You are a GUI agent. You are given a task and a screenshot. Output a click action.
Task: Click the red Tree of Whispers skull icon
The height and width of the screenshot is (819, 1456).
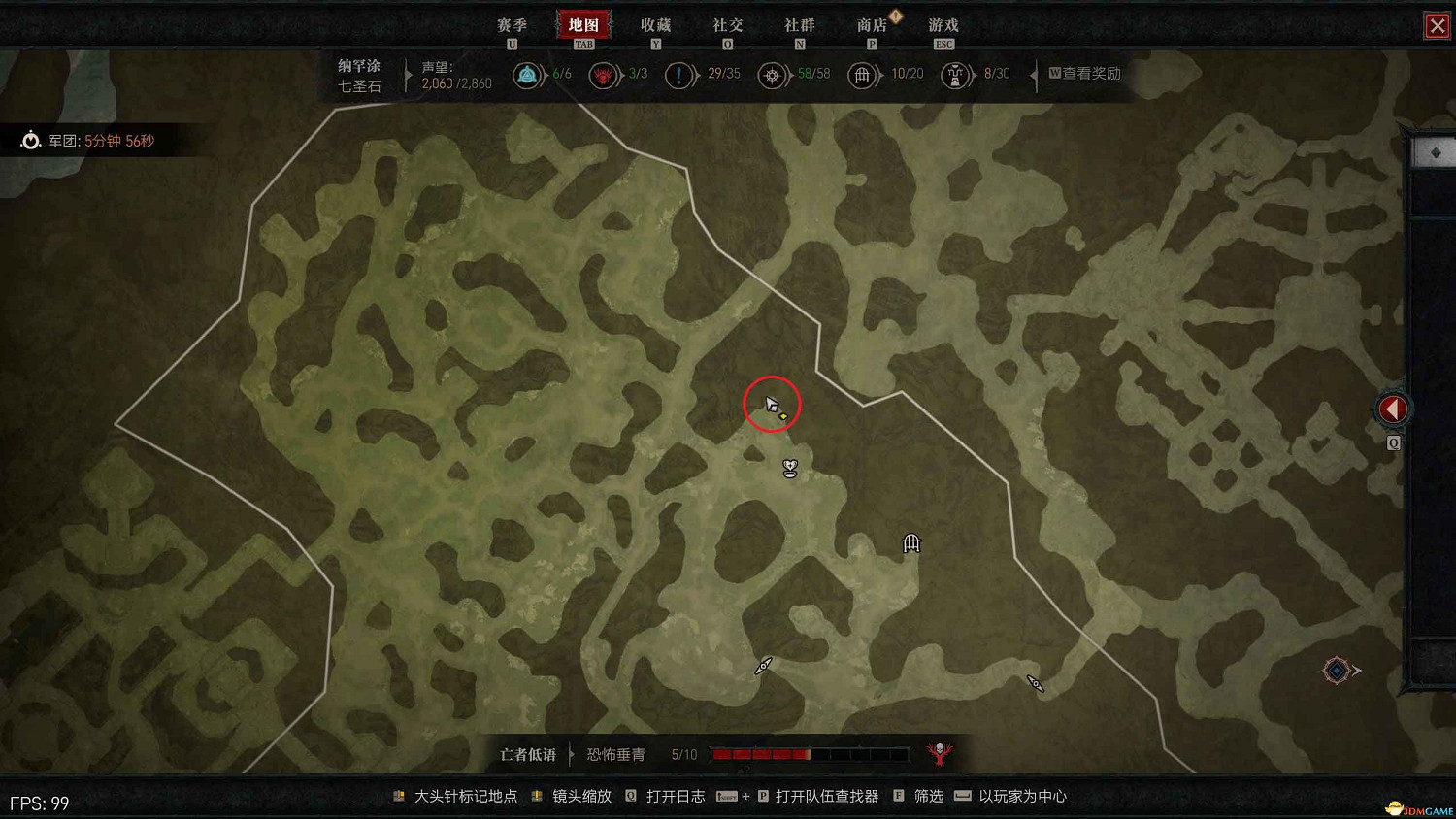938,753
